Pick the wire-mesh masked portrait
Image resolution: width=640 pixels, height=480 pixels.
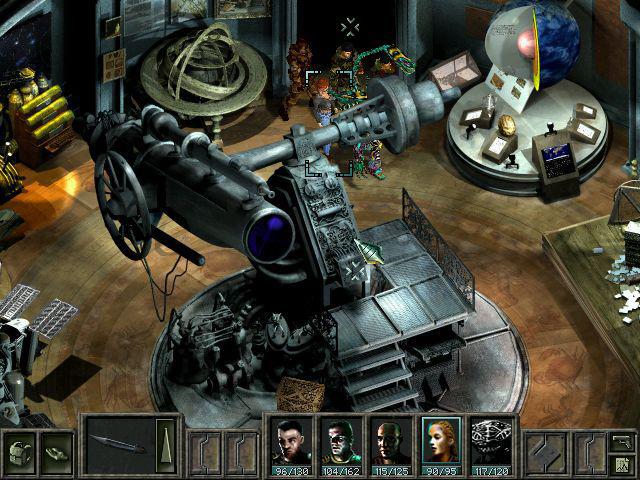490,443
